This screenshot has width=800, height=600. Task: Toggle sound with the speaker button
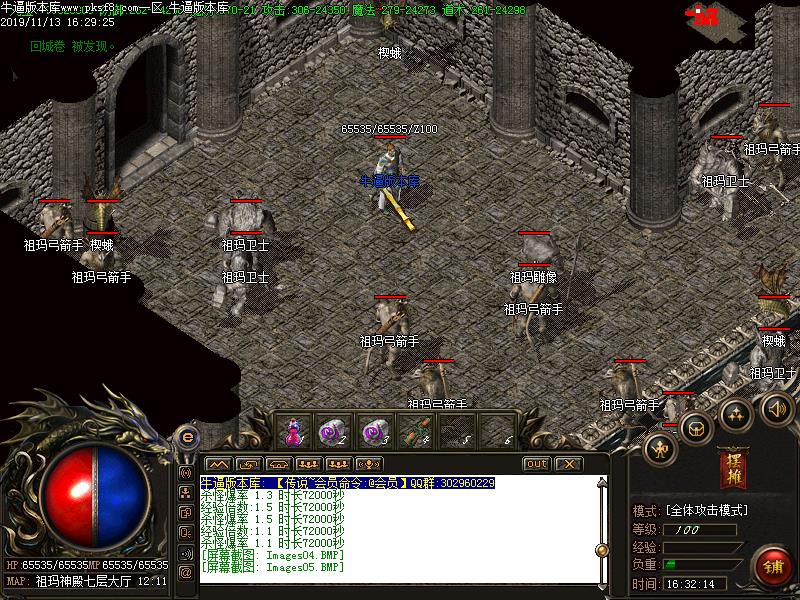click(777, 407)
